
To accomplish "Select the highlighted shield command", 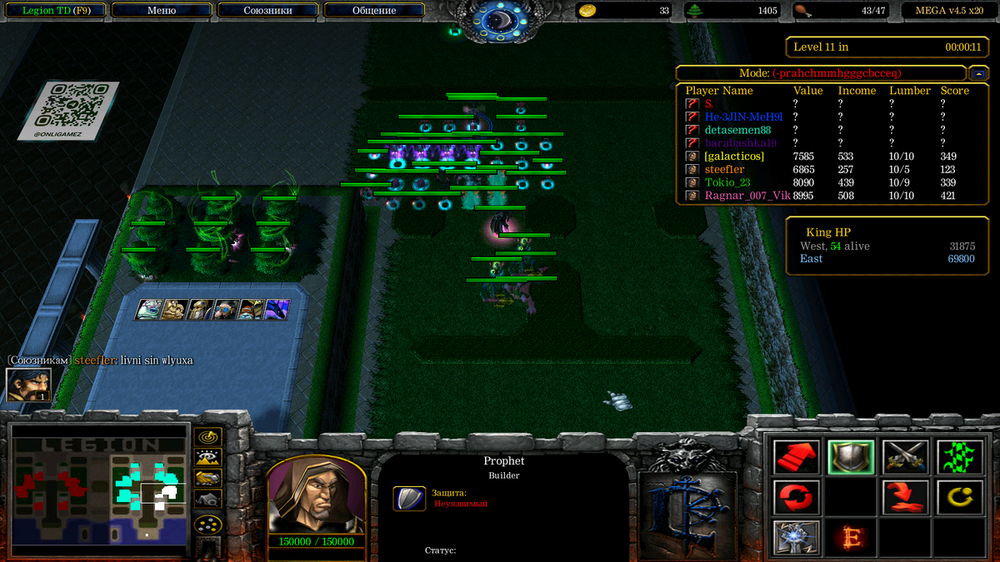I will (851, 457).
